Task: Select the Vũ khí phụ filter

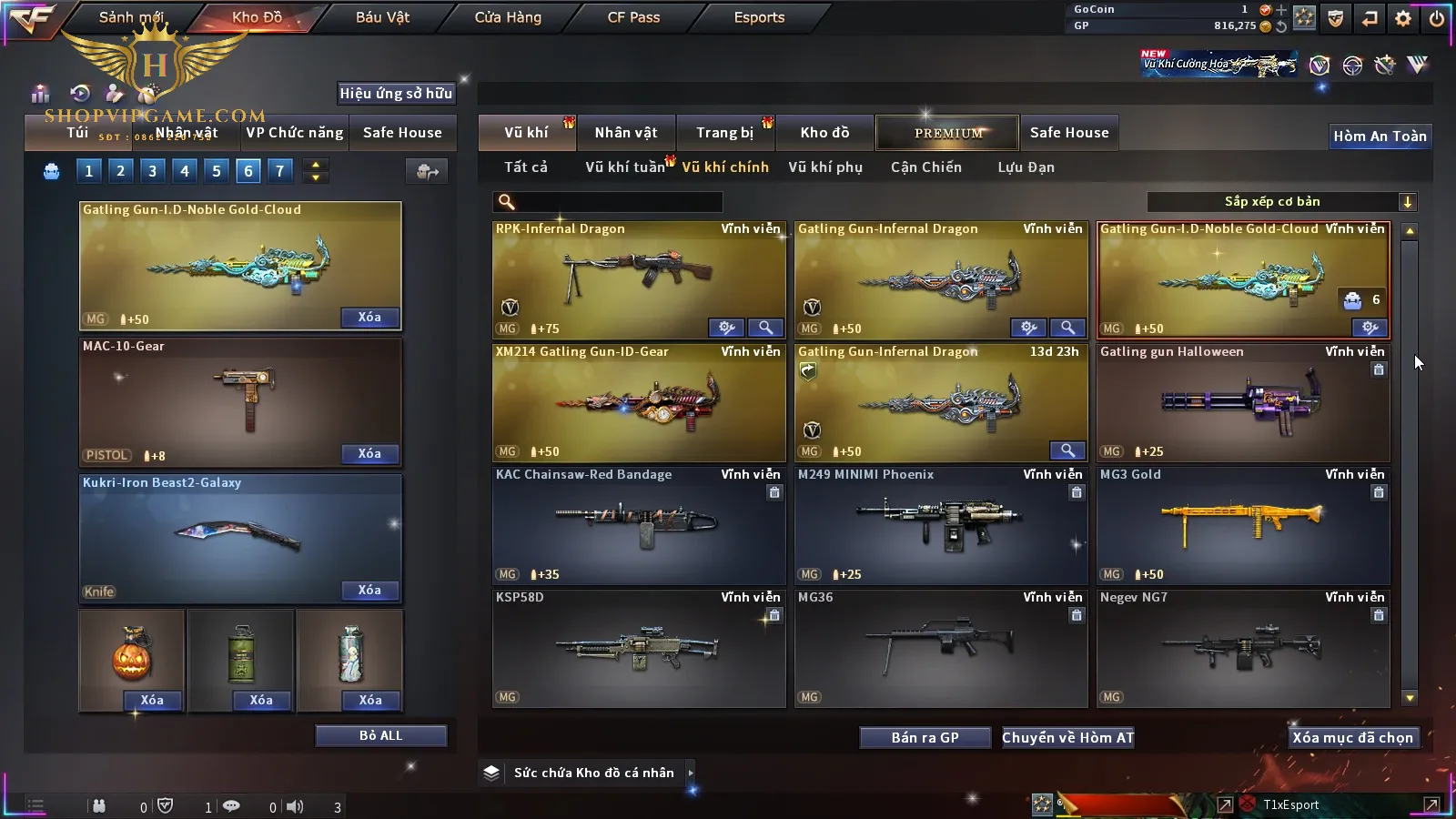Action: (824, 167)
